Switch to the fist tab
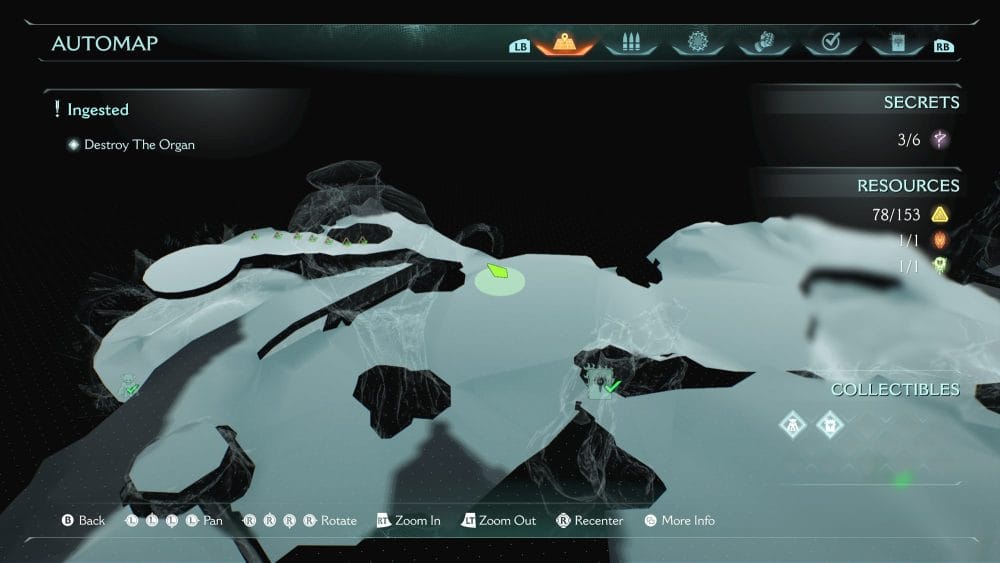The width and height of the screenshot is (1000, 563). 762,44
